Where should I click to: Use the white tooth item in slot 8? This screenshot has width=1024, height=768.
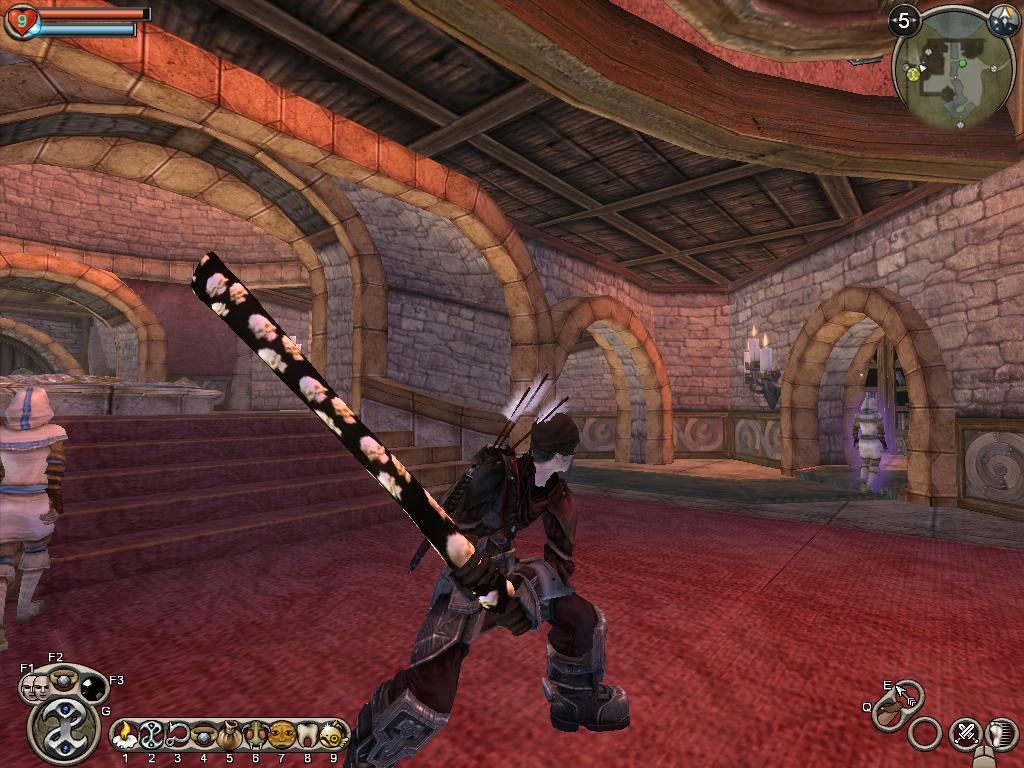click(308, 735)
